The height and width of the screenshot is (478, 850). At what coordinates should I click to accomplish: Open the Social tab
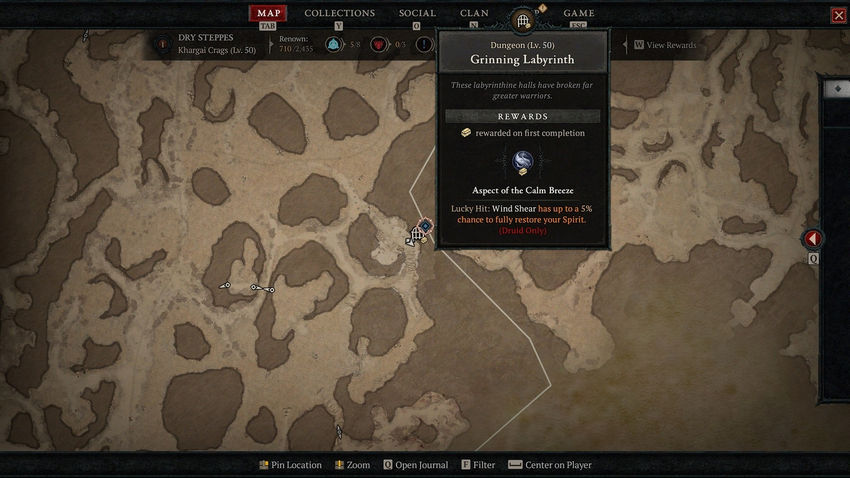pyautogui.click(x=417, y=13)
